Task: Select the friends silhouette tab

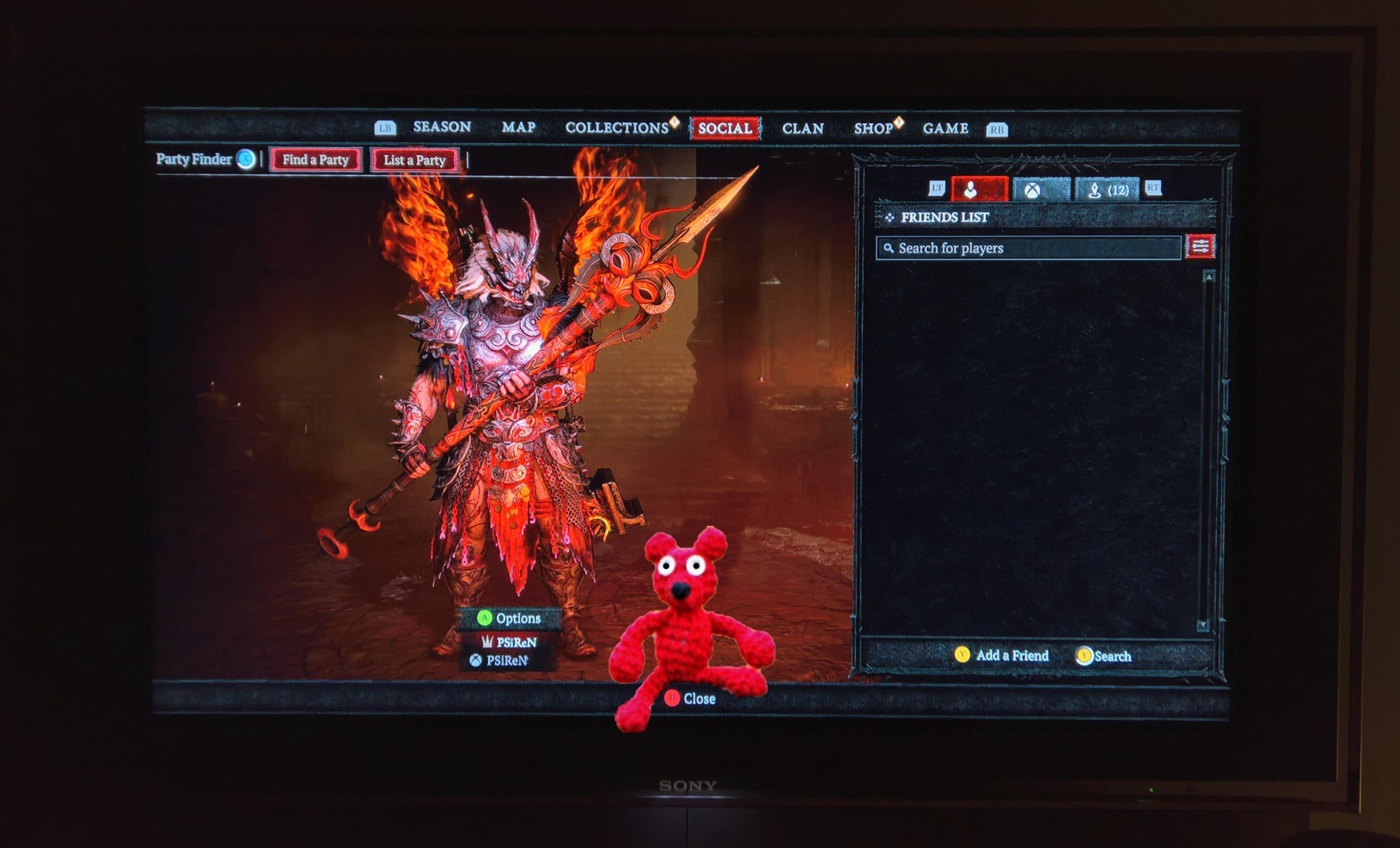Action: 979,189
